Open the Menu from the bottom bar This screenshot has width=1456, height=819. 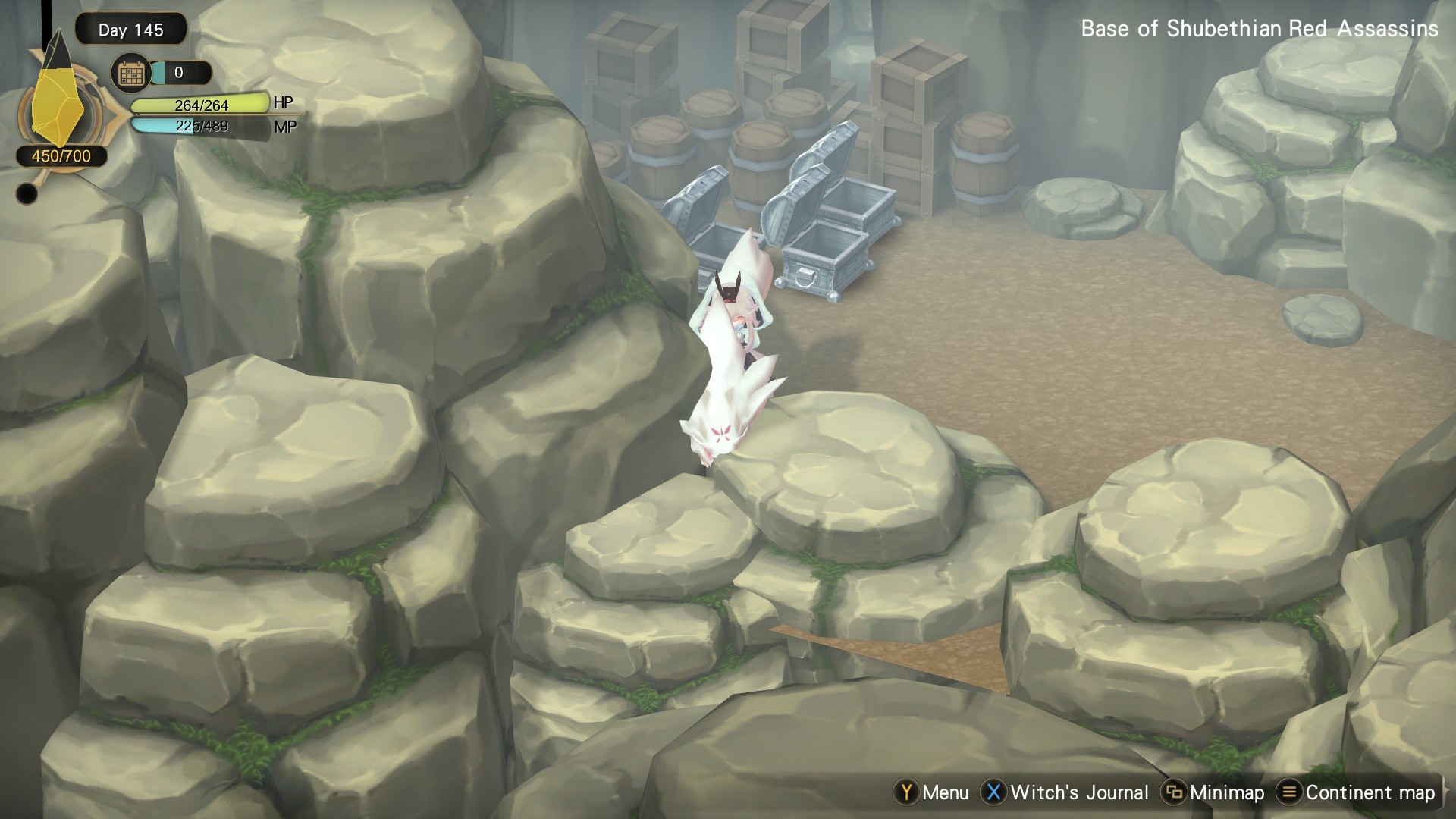pyautogui.click(x=932, y=792)
